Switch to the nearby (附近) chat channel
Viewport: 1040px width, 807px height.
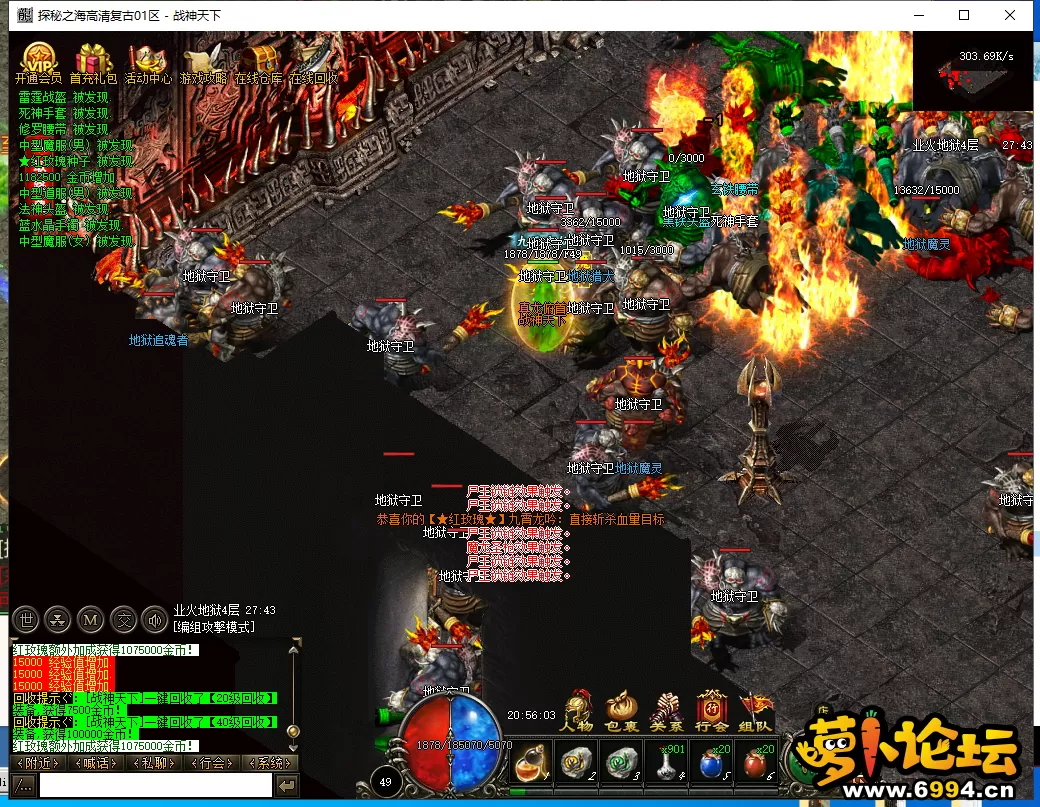[x=38, y=763]
